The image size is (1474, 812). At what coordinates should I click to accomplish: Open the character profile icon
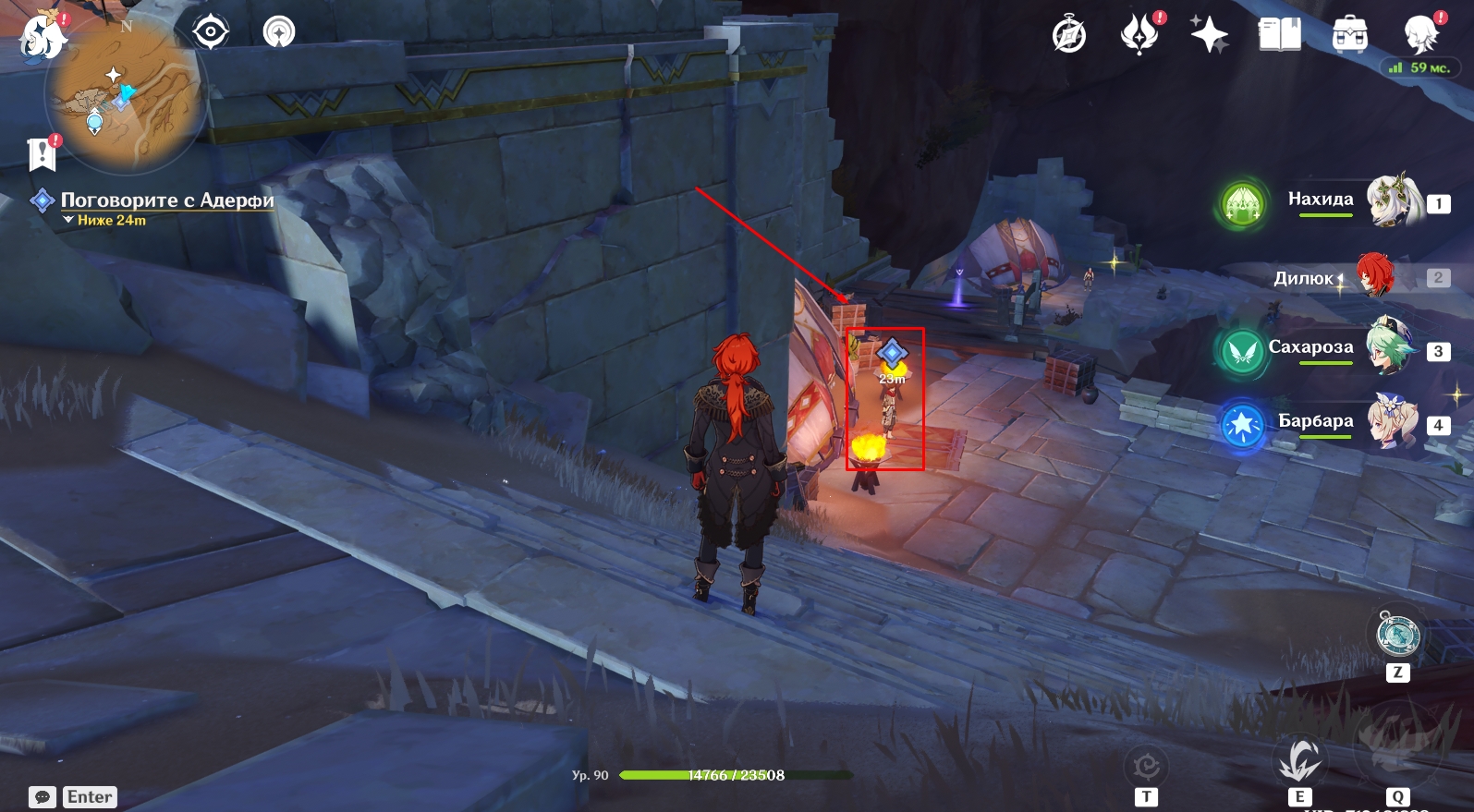tap(1420, 35)
